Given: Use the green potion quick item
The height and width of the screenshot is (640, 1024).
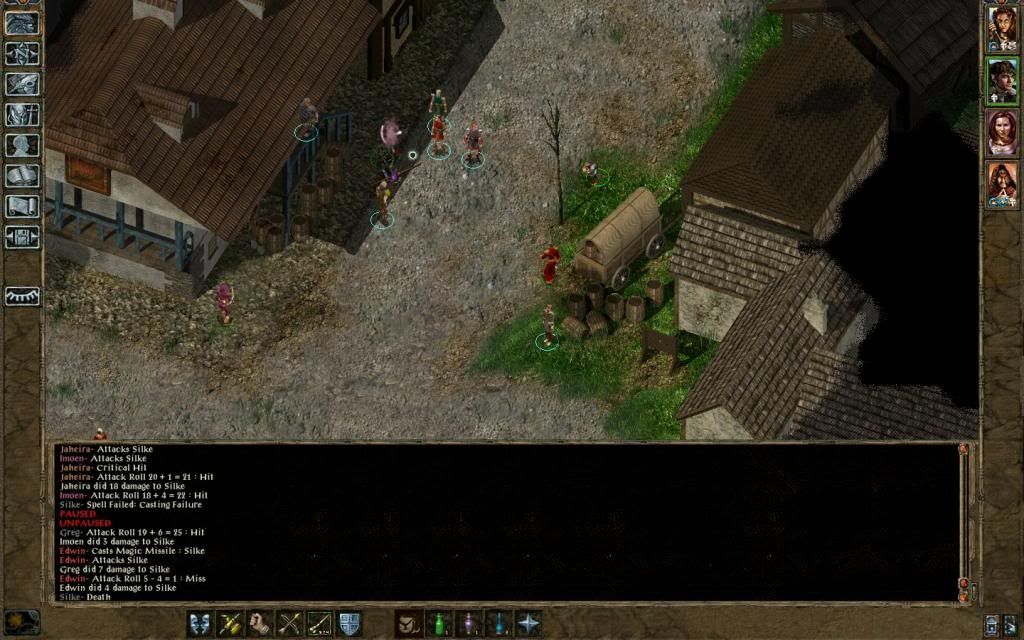Looking at the screenshot, I should click(438, 623).
